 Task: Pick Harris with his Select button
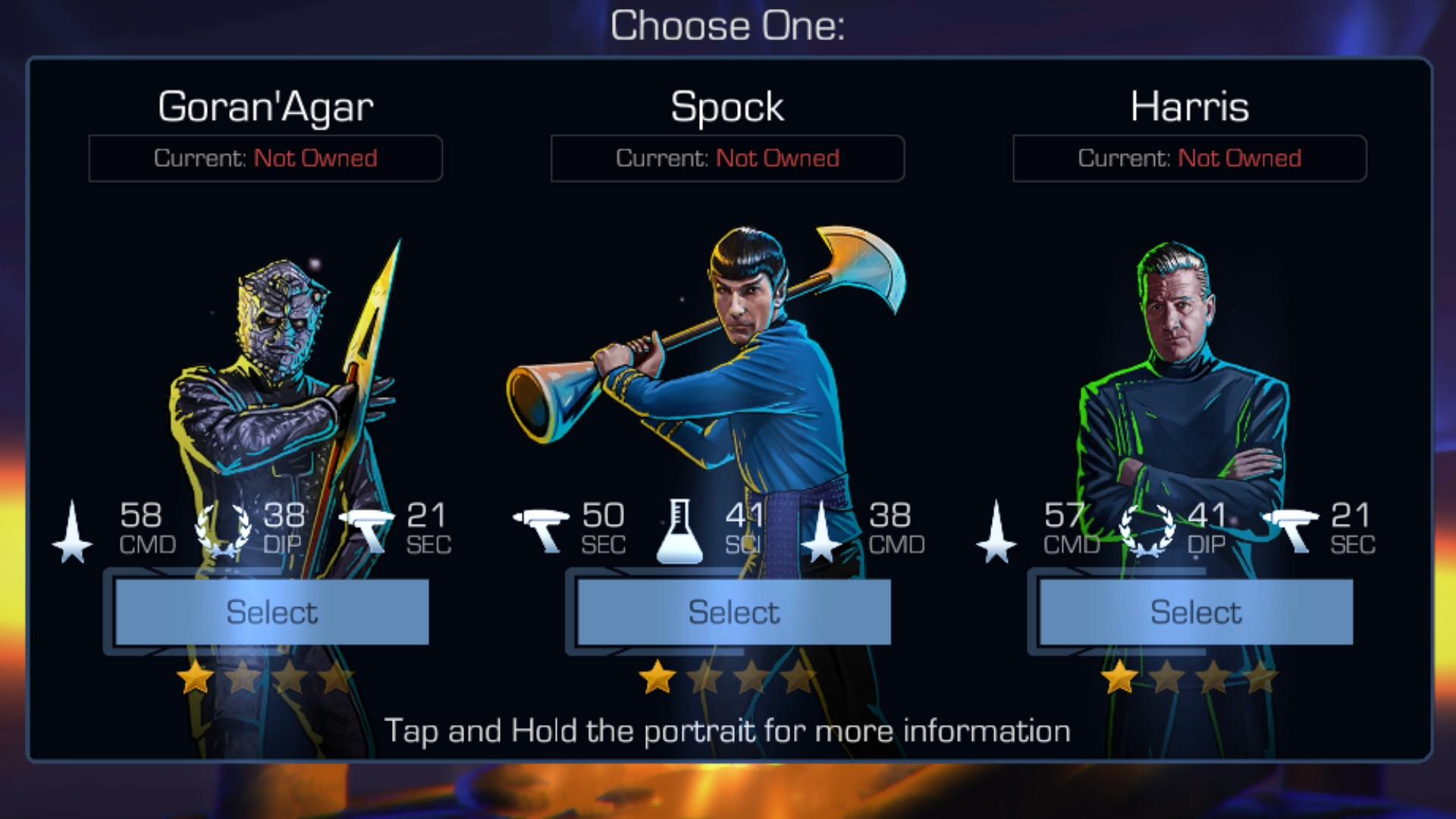point(1196,612)
